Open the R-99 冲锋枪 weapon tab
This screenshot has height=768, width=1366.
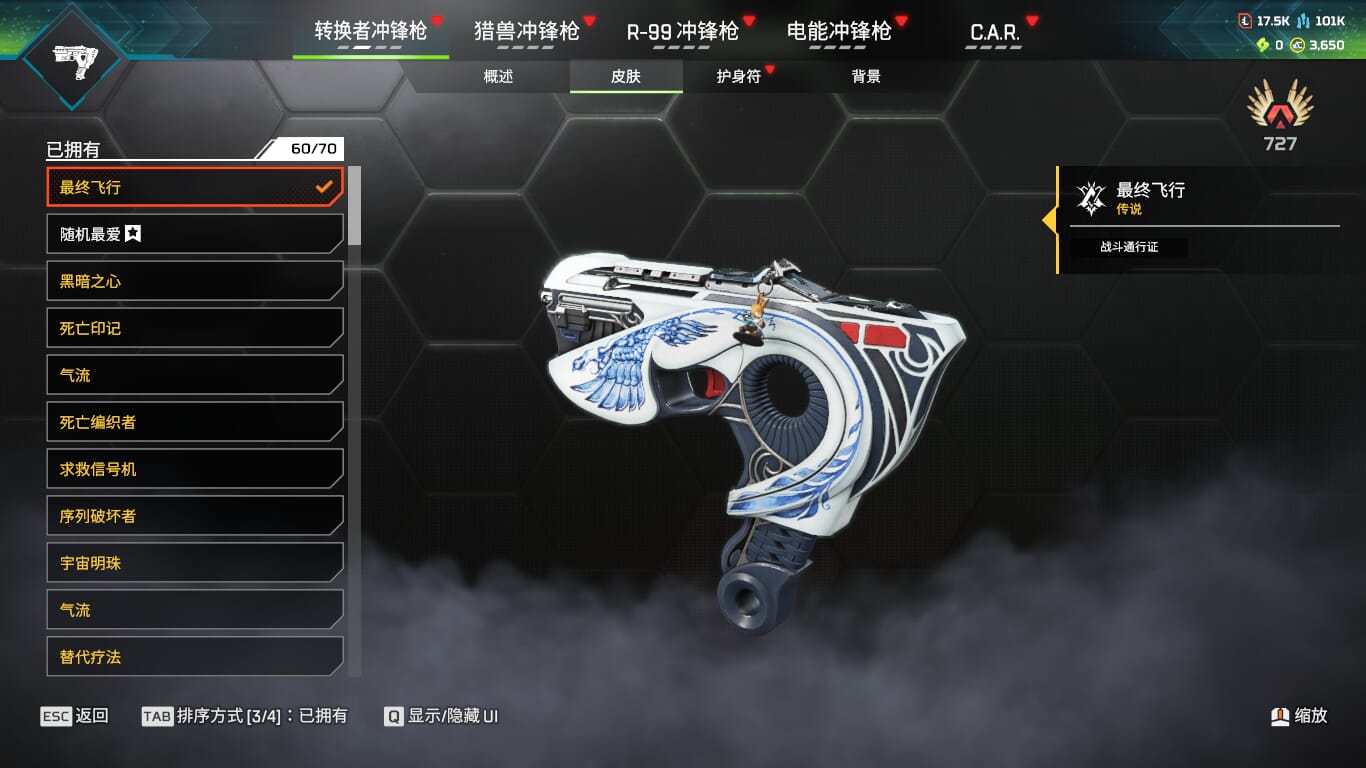tap(682, 31)
